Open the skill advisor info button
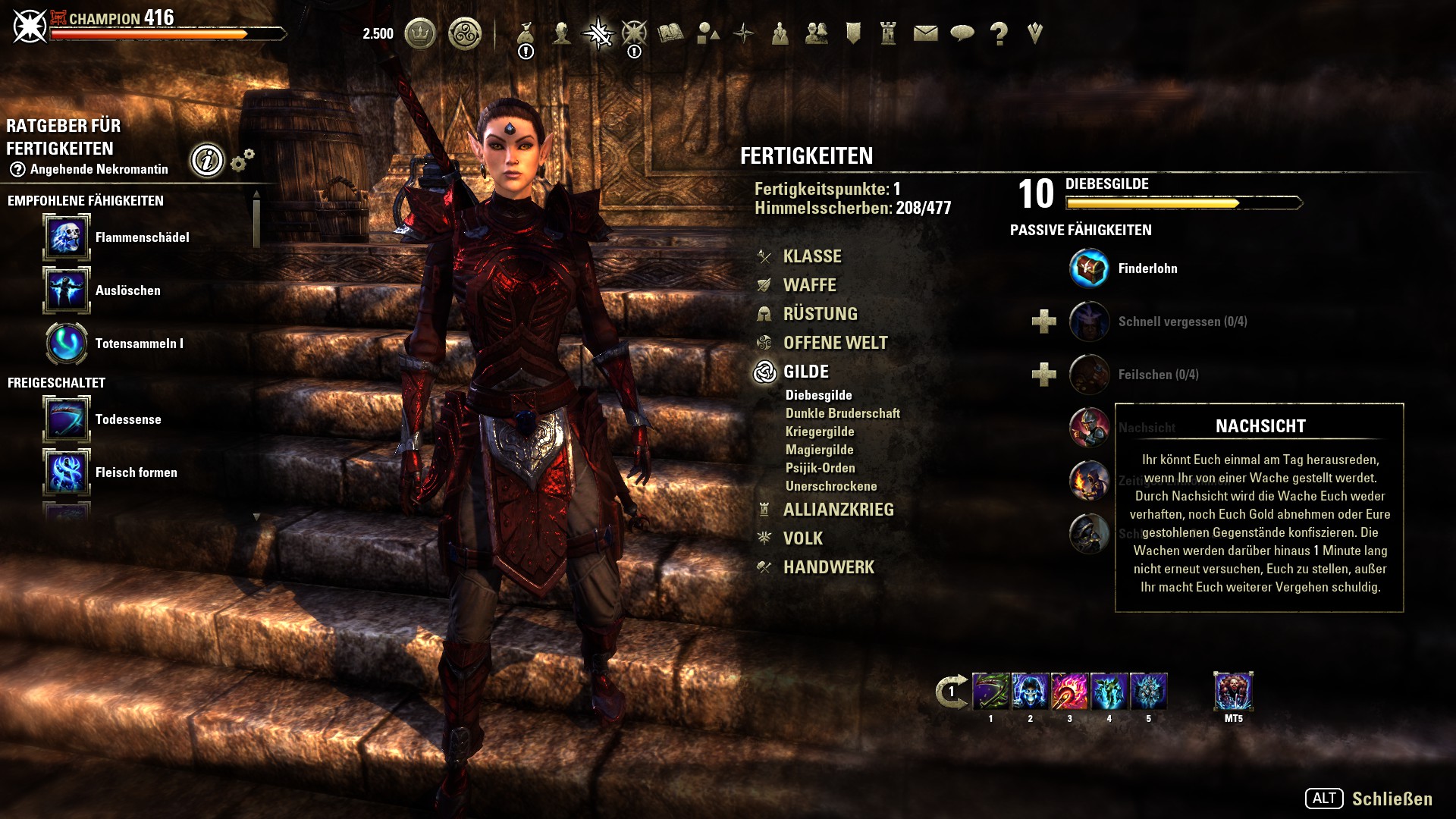Viewport: 1456px width, 819px height. point(207,160)
